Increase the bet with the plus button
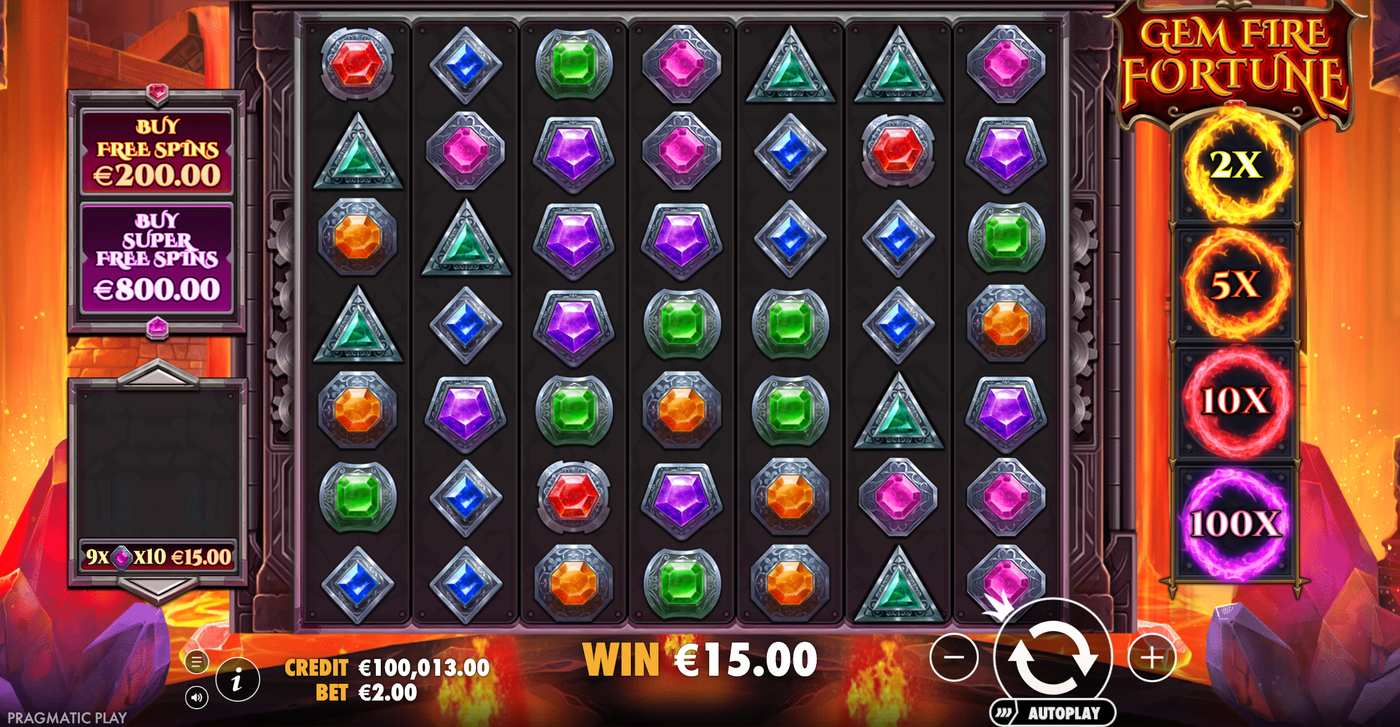Image resolution: width=1400 pixels, height=727 pixels. click(1151, 659)
